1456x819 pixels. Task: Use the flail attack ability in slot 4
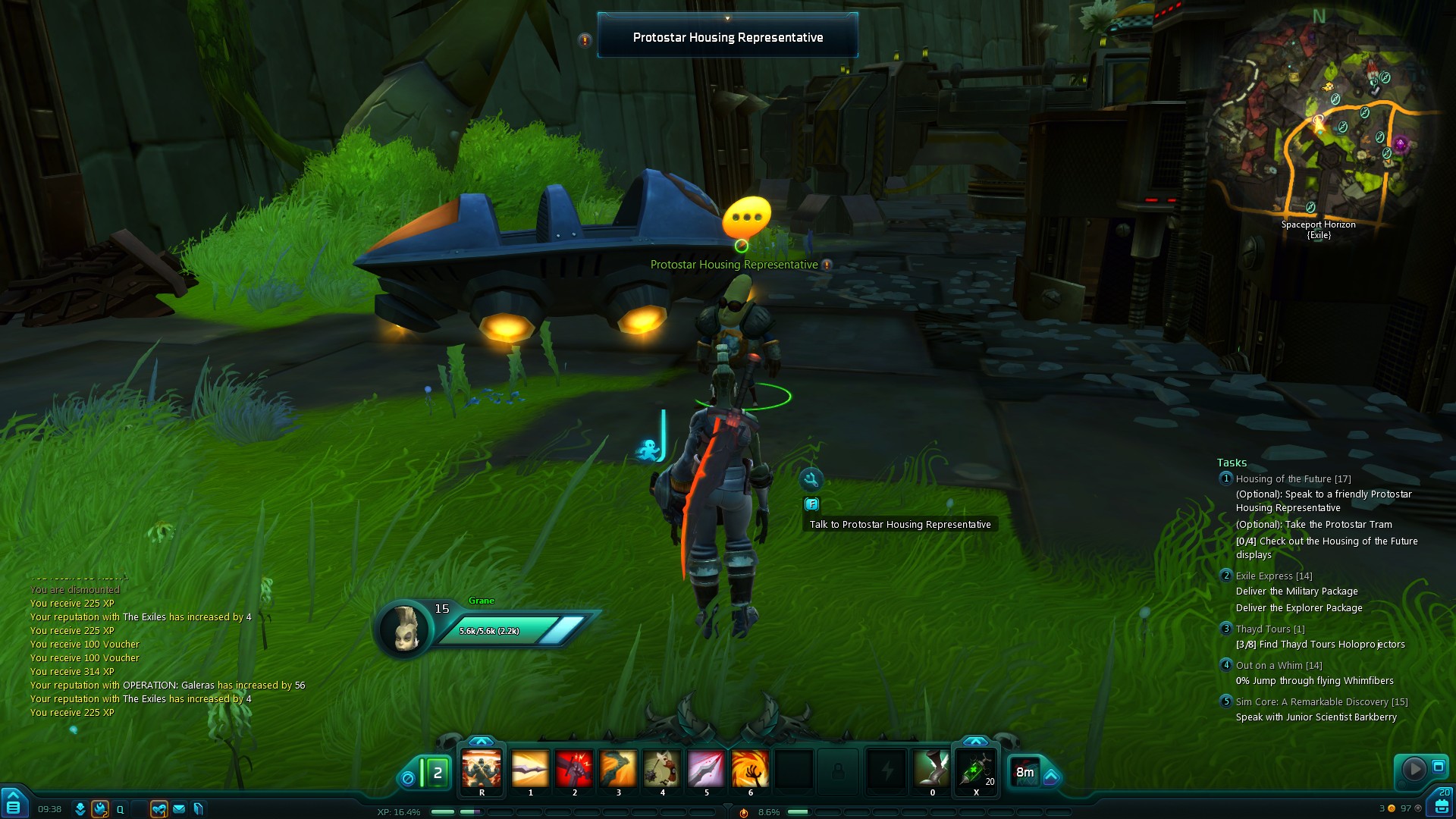[662, 769]
